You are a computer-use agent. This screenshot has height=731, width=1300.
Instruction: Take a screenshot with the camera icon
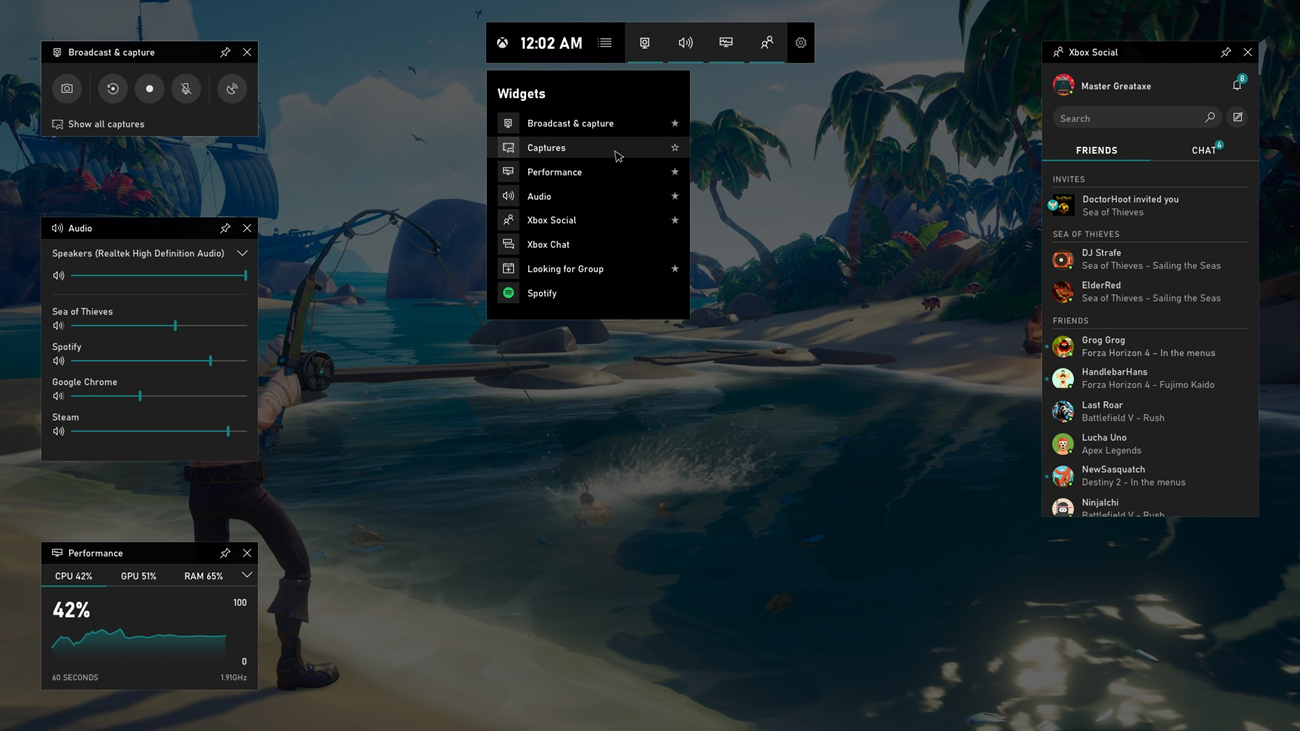(x=66, y=88)
